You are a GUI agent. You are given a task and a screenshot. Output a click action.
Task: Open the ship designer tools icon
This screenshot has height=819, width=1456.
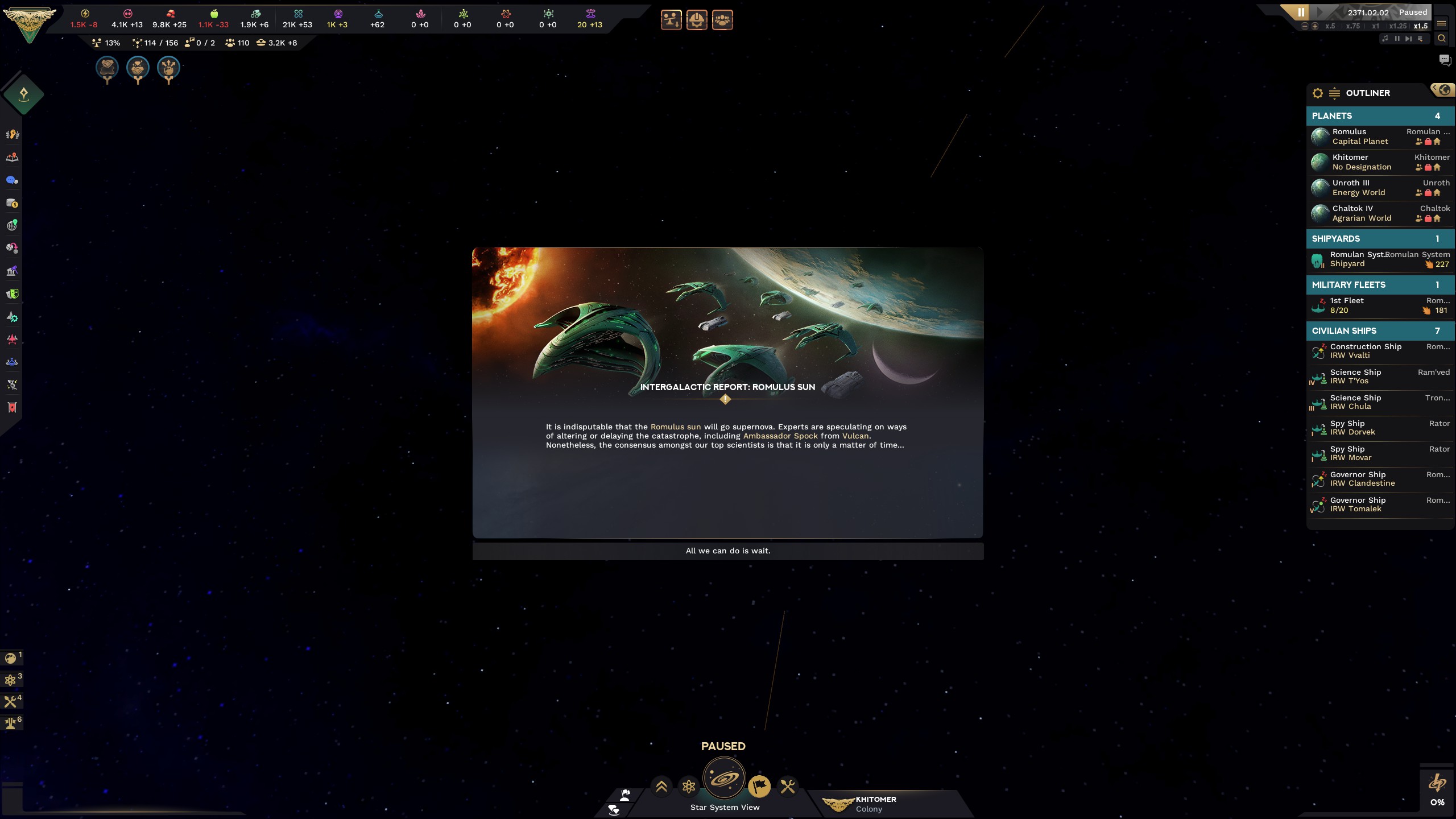coord(788,787)
